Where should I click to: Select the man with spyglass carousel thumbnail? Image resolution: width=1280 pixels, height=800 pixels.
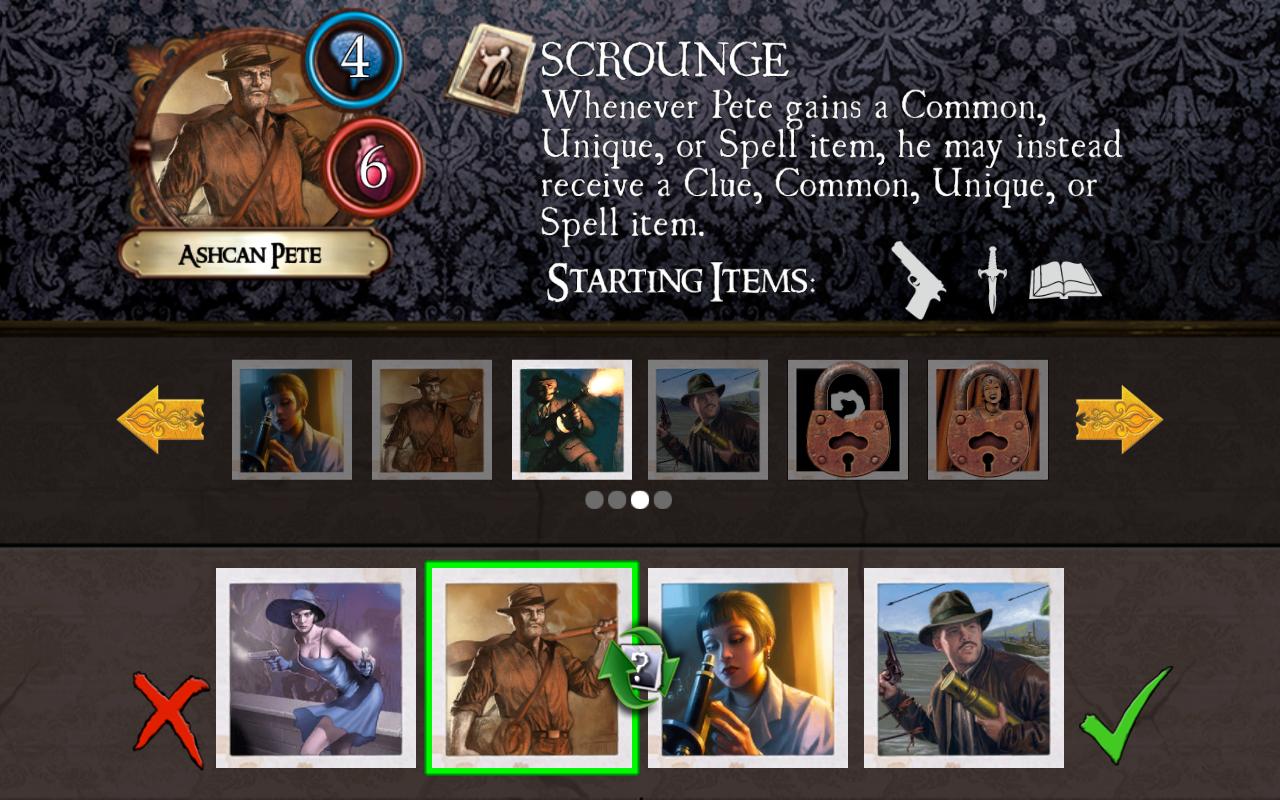click(x=707, y=420)
